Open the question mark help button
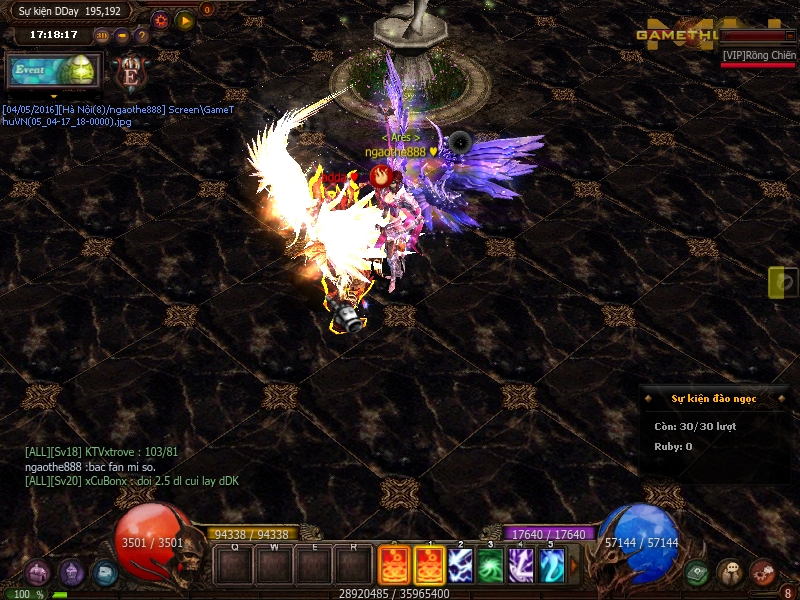 pos(141,35)
